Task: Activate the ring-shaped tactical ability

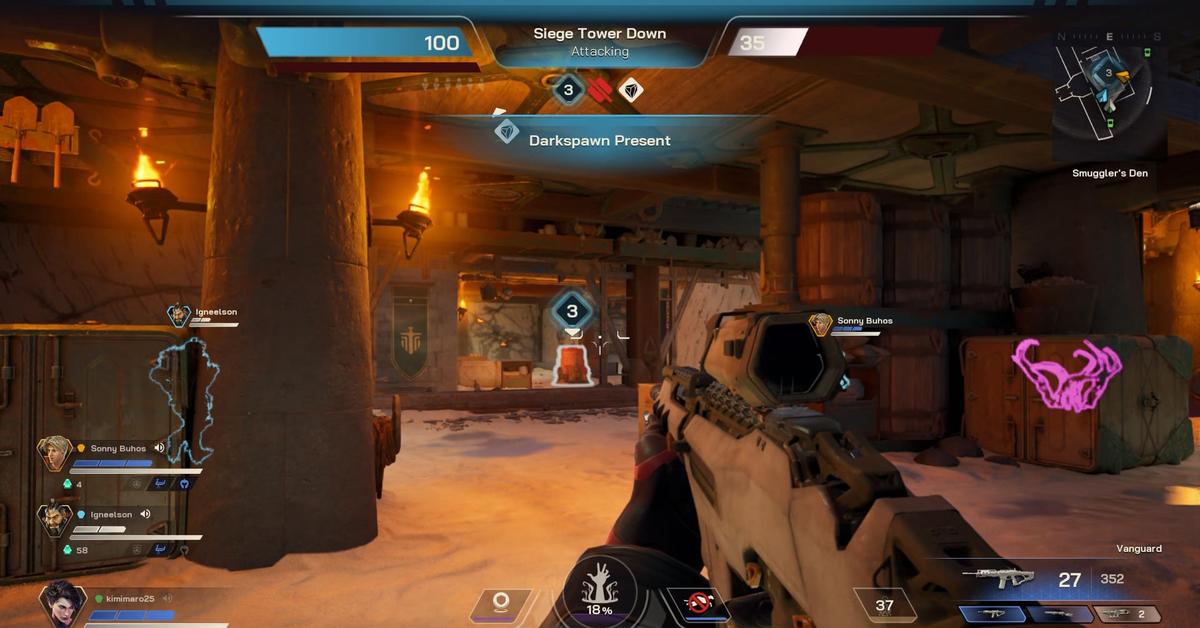Action: coord(501,602)
